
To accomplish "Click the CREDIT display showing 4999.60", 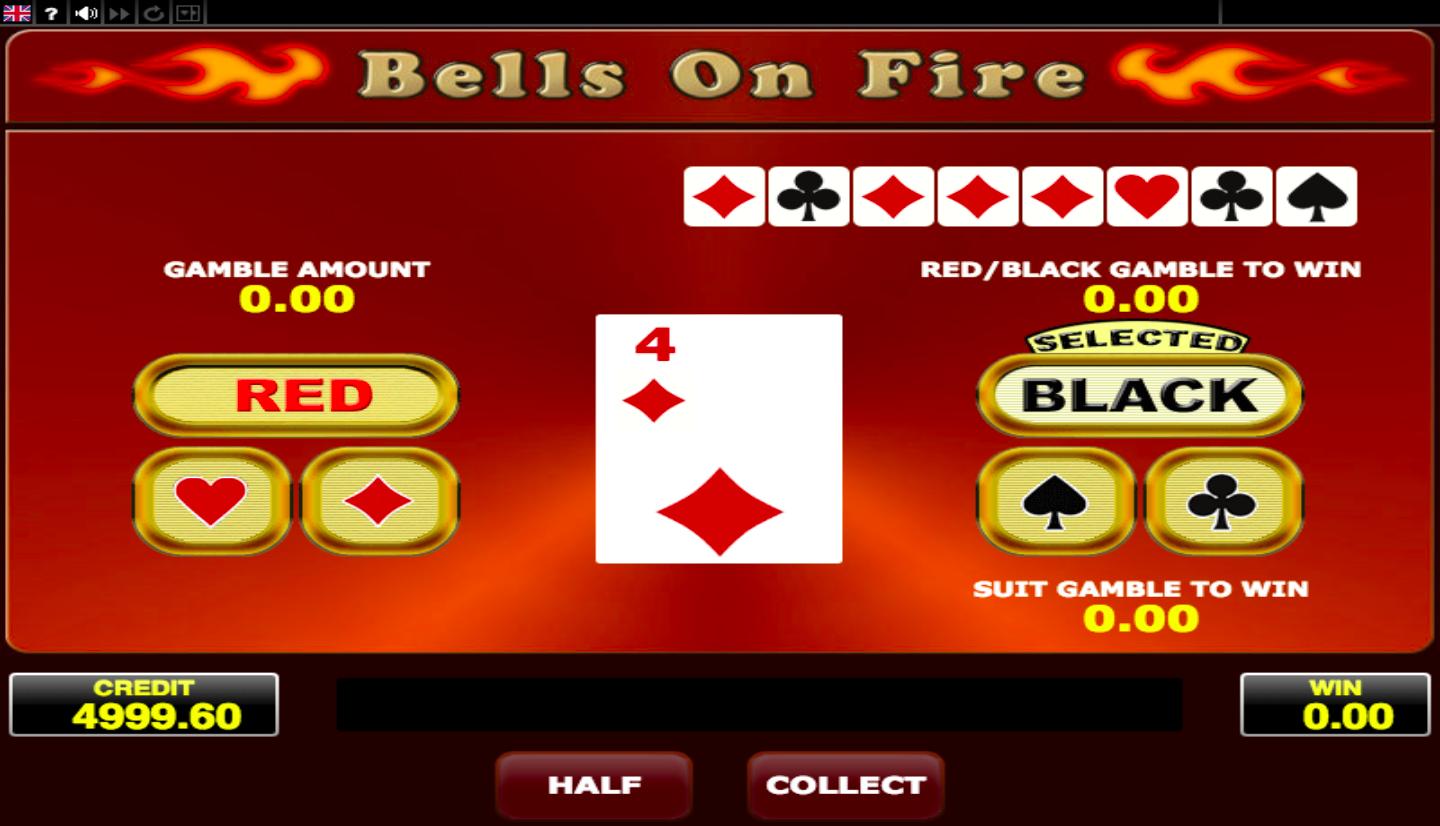I will tap(145, 703).
